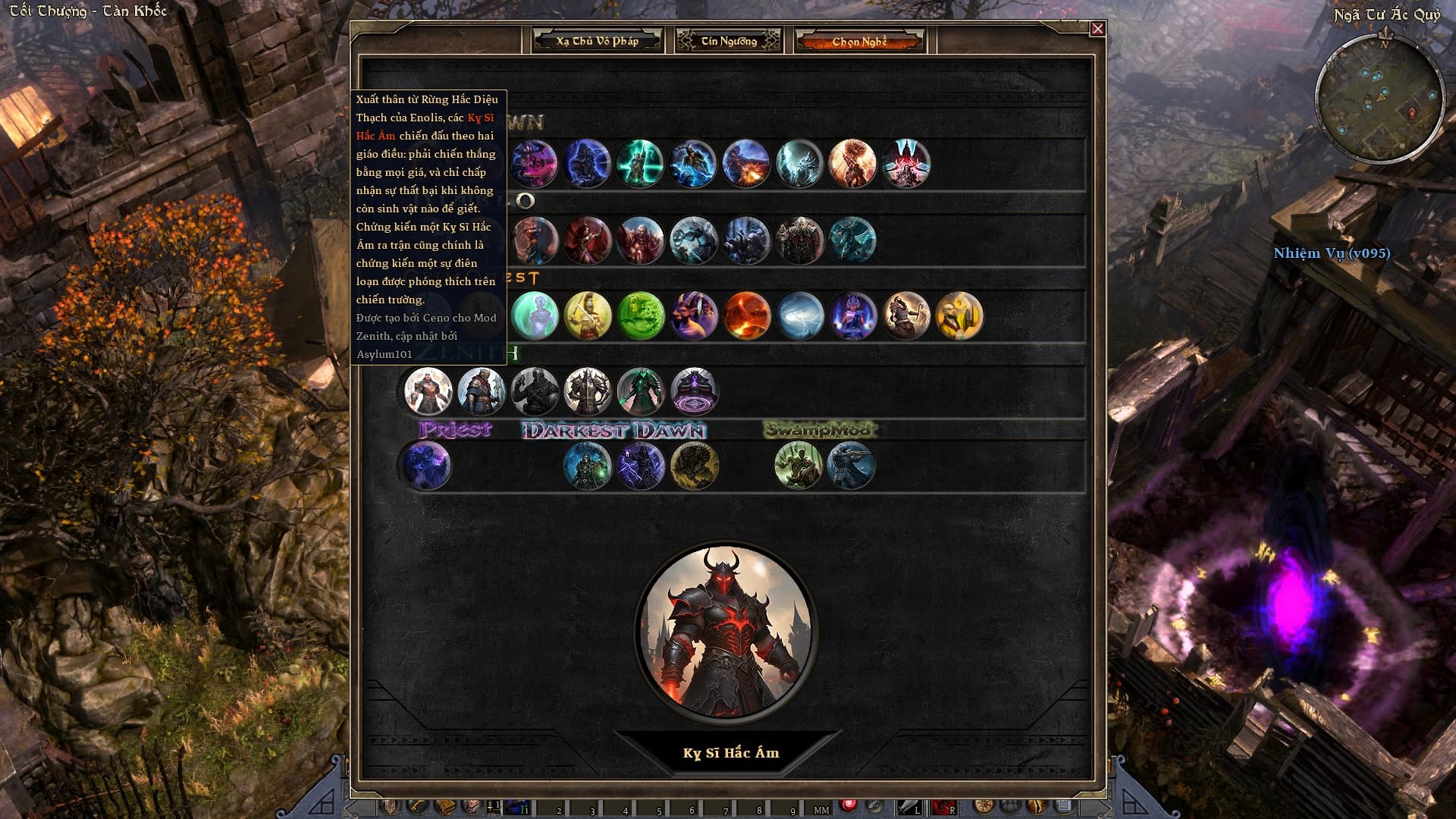
Task: Select the golden monk class icon
Action: [959, 315]
